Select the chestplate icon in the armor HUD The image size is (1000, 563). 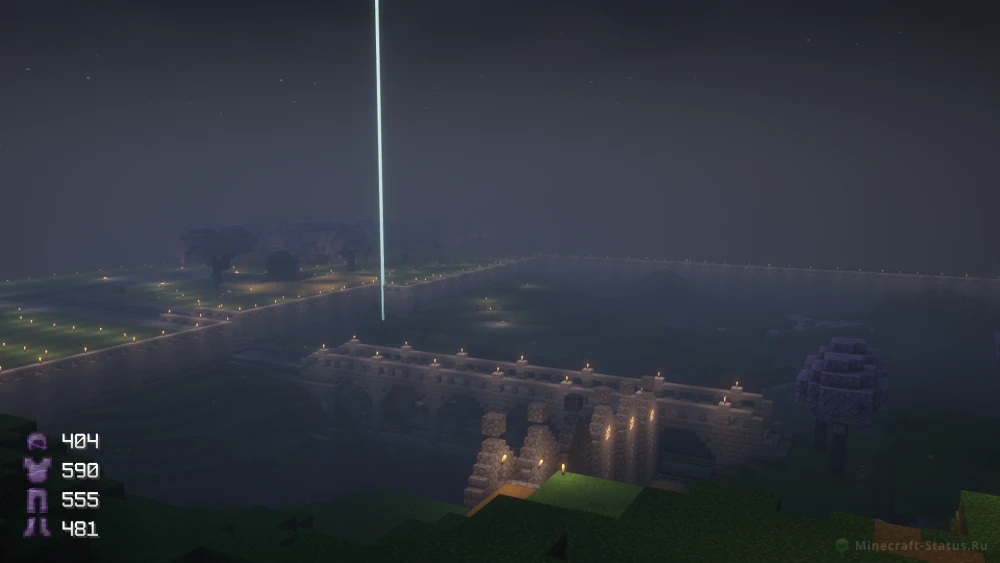(37, 470)
